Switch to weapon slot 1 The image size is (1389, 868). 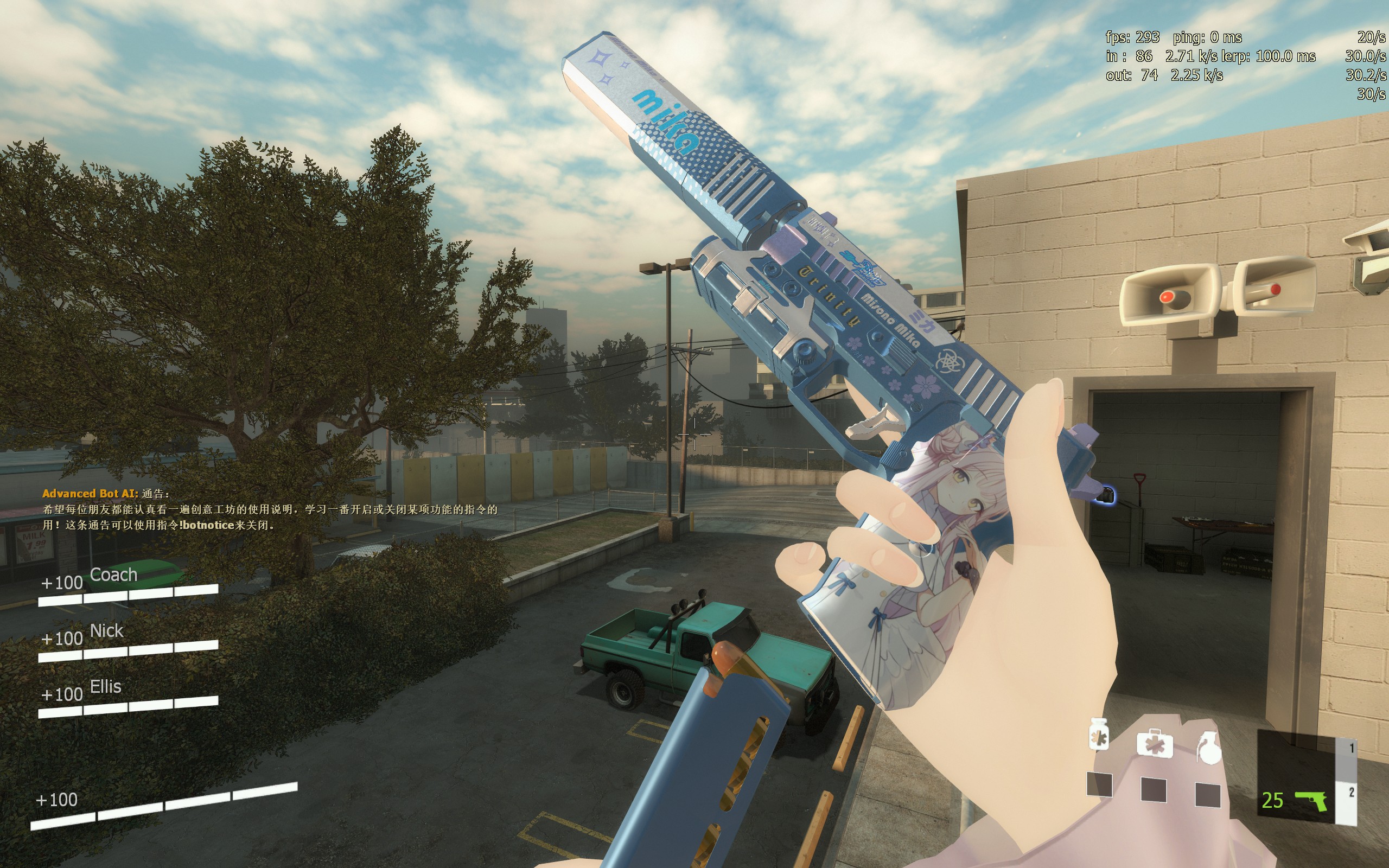tap(1351, 749)
